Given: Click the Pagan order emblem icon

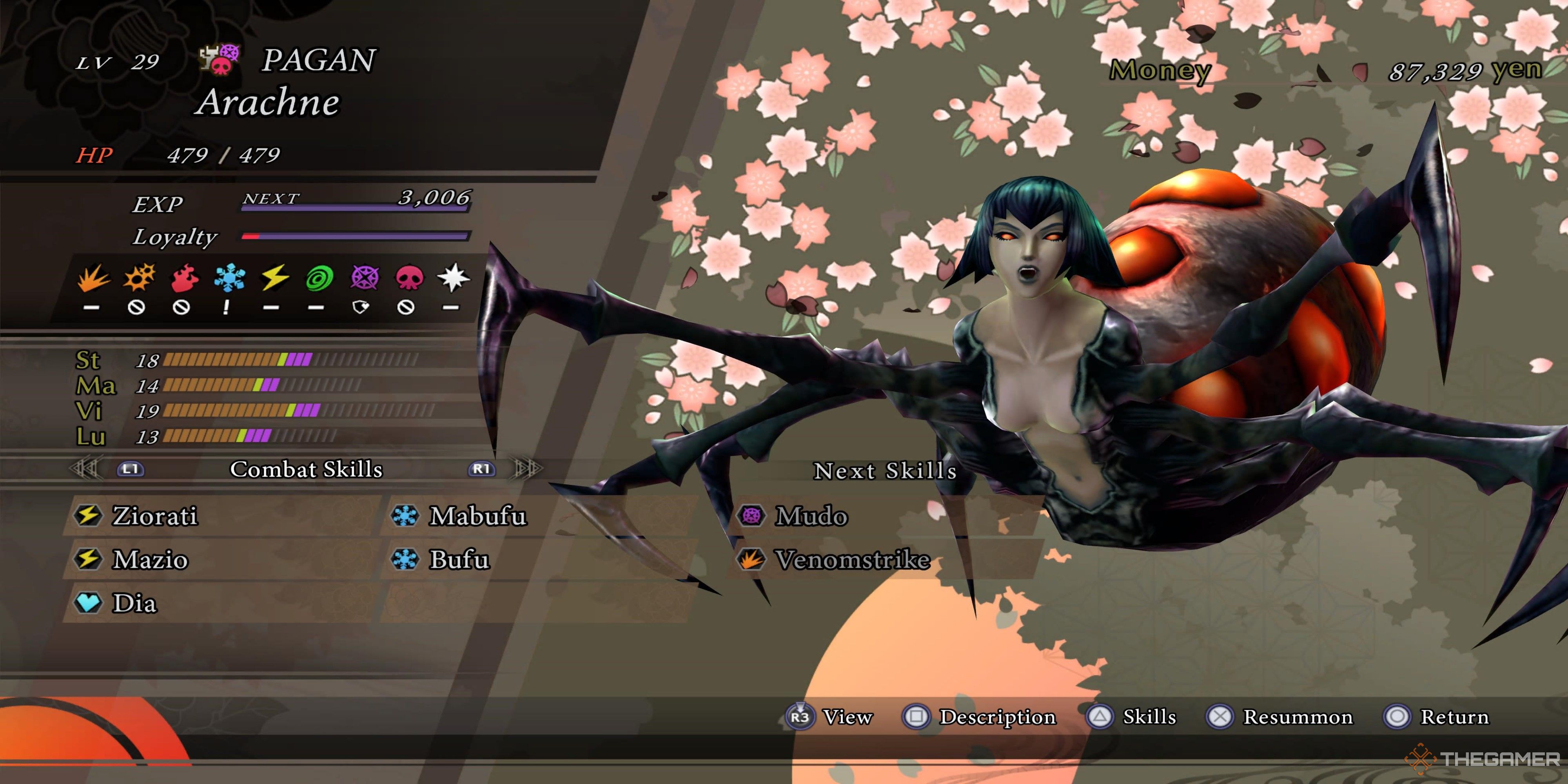Looking at the screenshot, I should click(x=220, y=60).
